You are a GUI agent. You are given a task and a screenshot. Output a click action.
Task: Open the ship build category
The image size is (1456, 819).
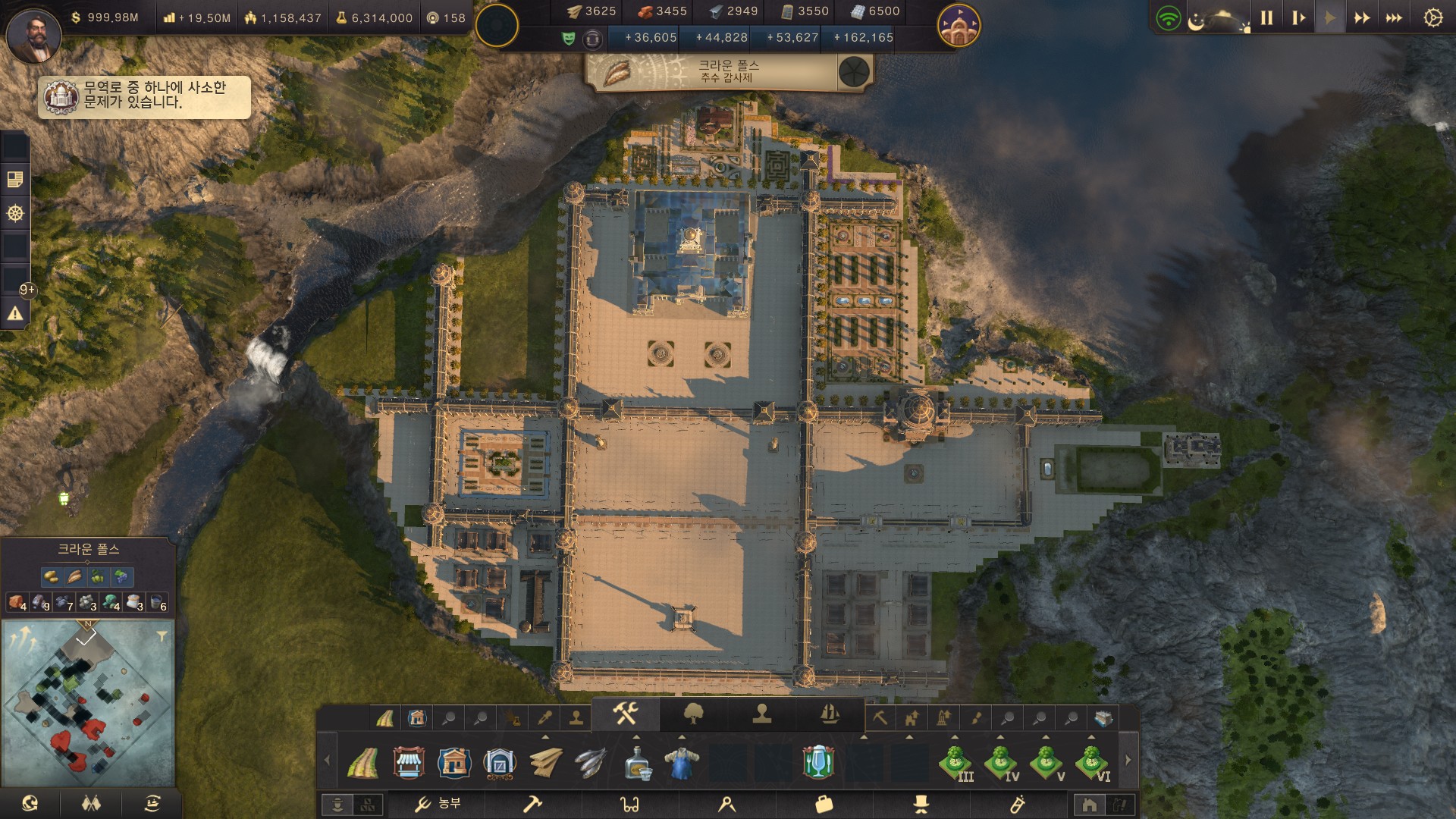click(830, 714)
